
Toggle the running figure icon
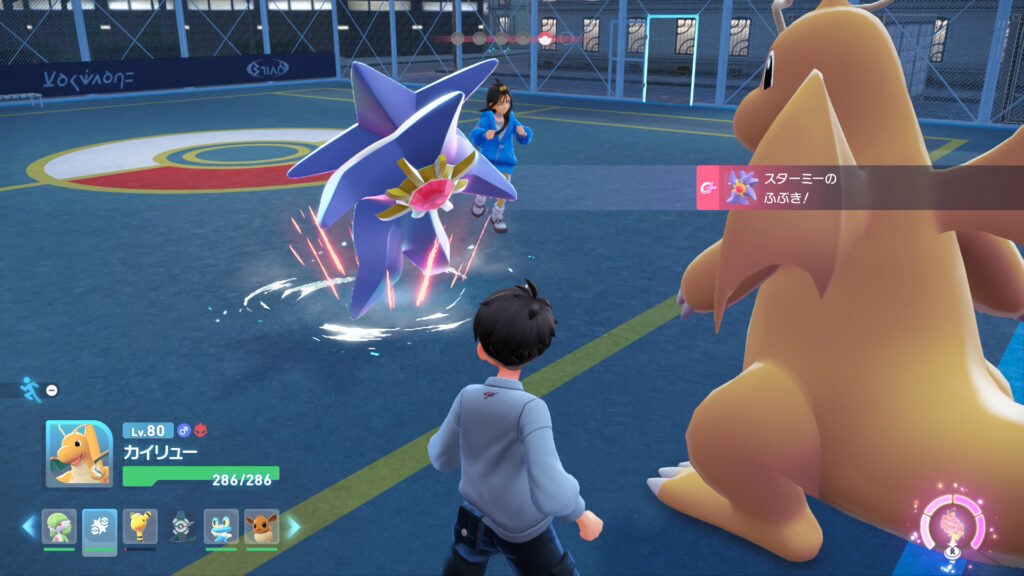point(31,390)
